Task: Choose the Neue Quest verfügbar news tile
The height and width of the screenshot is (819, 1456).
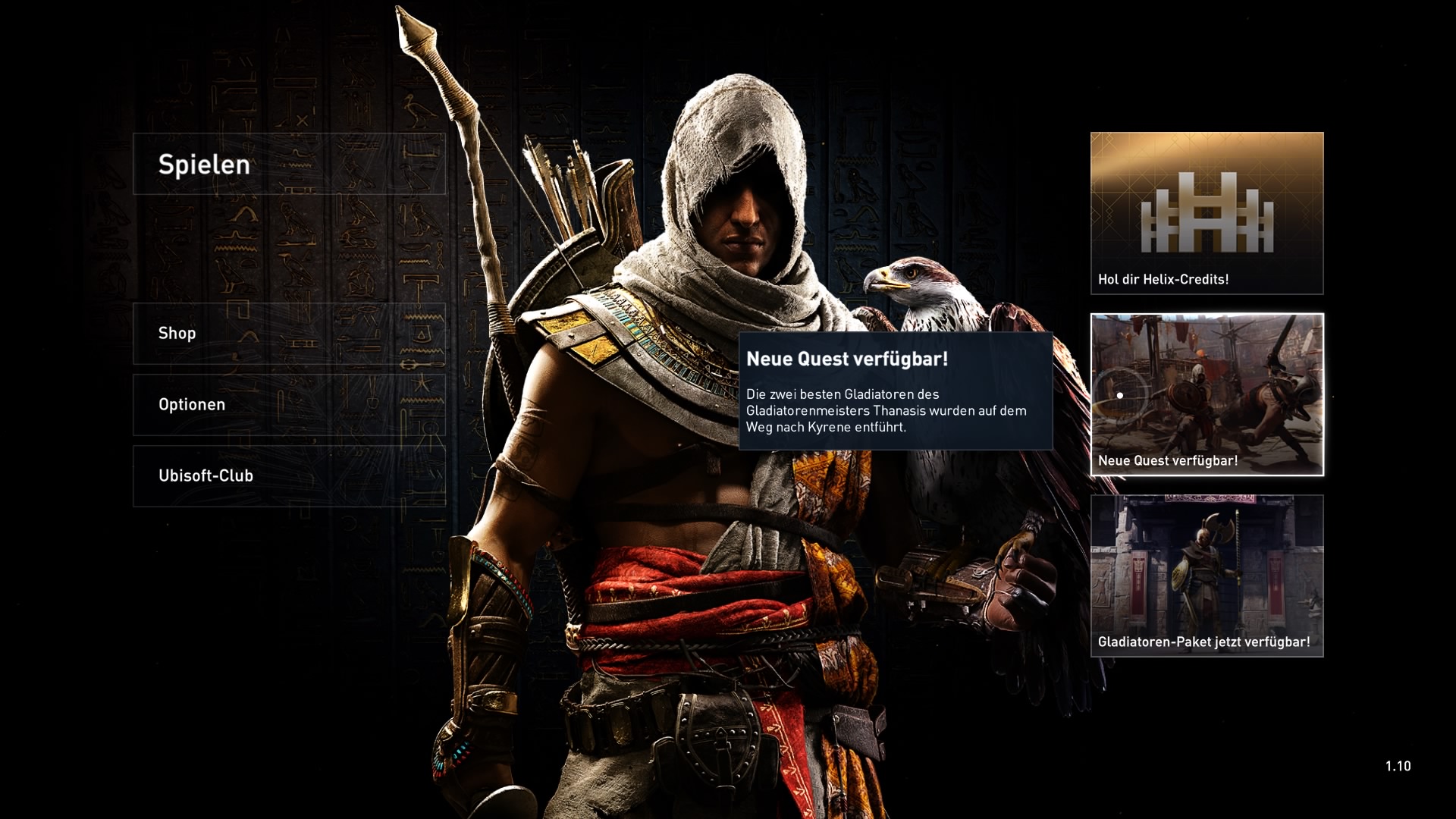Action: tap(1207, 394)
